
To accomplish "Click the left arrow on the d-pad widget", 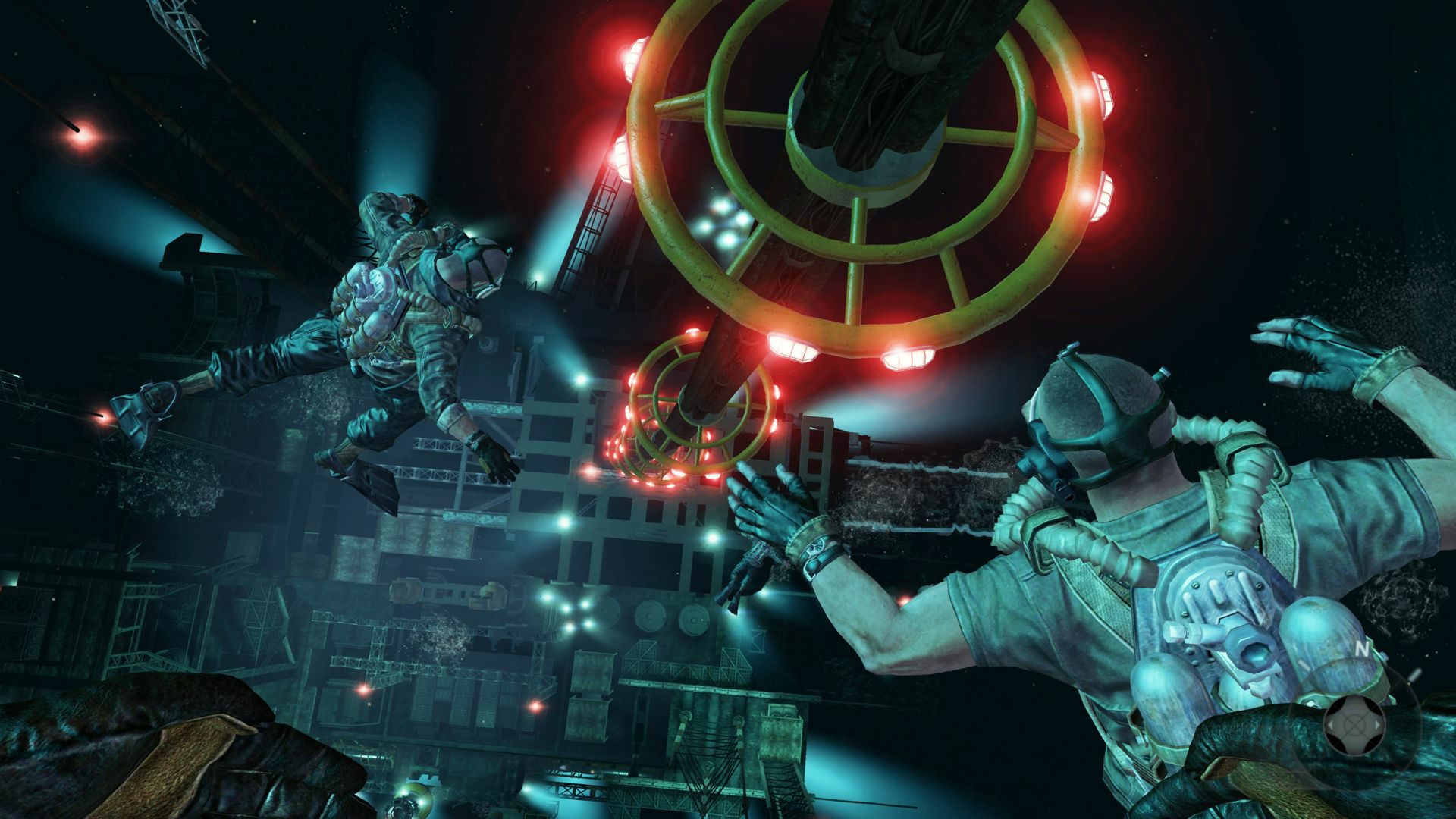I will tap(1331, 725).
